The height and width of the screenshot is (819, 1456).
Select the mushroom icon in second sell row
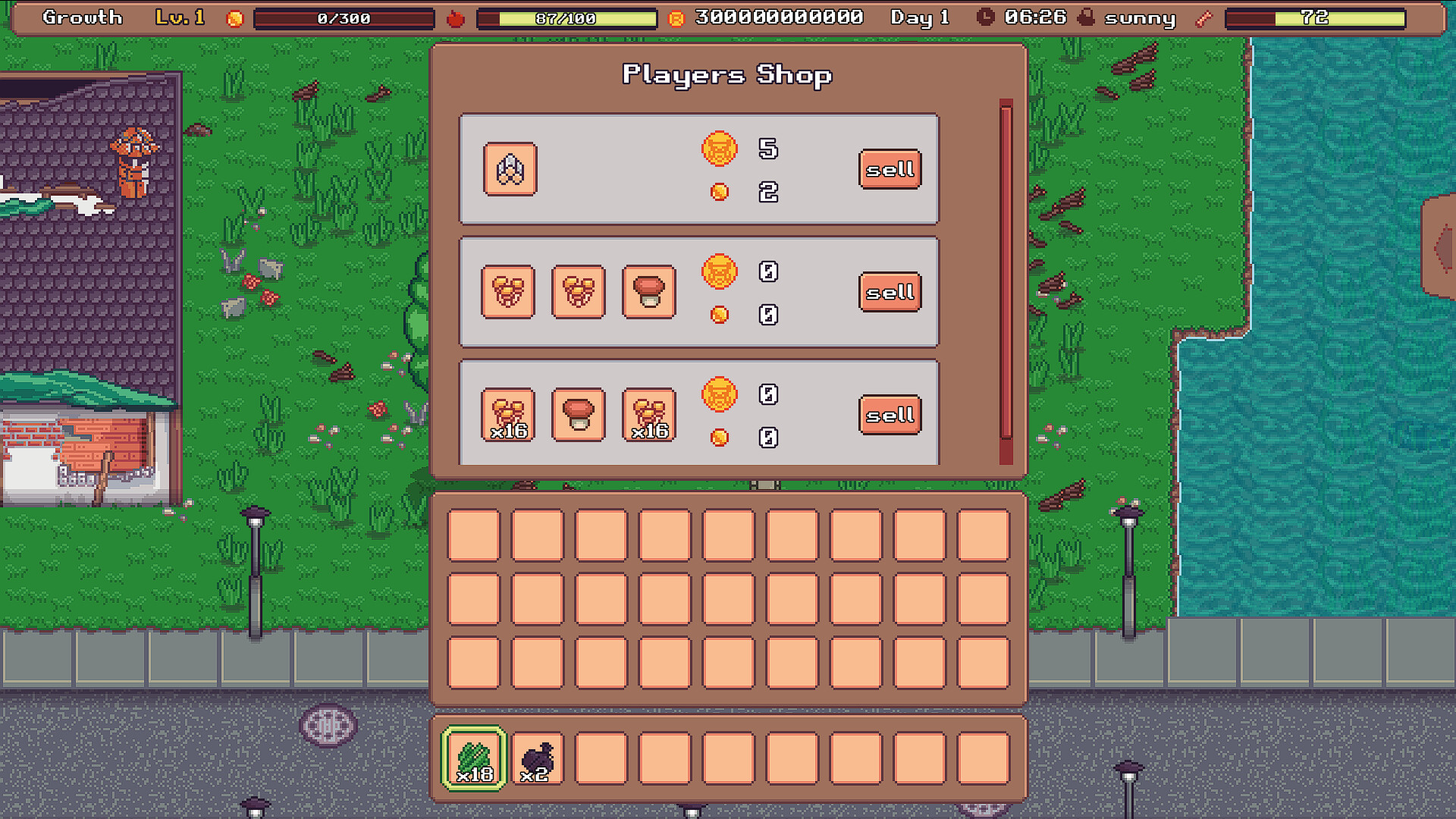[648, 293]
